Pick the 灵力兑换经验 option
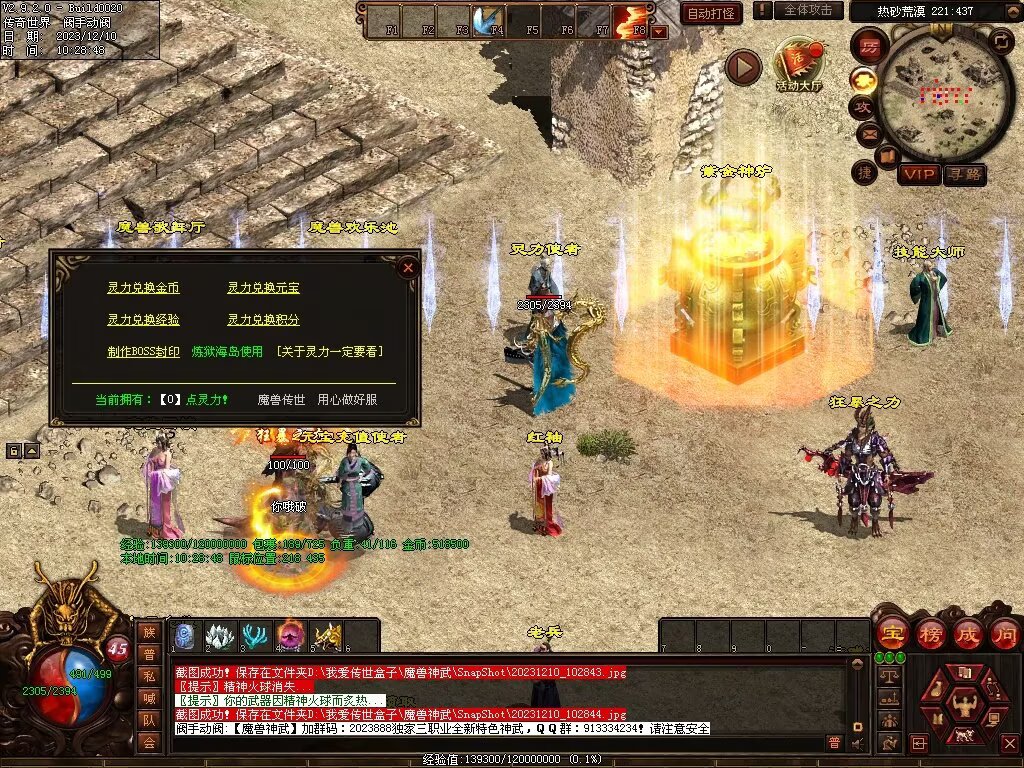The height and width of the screenshot is (768, 1024). 143,320
